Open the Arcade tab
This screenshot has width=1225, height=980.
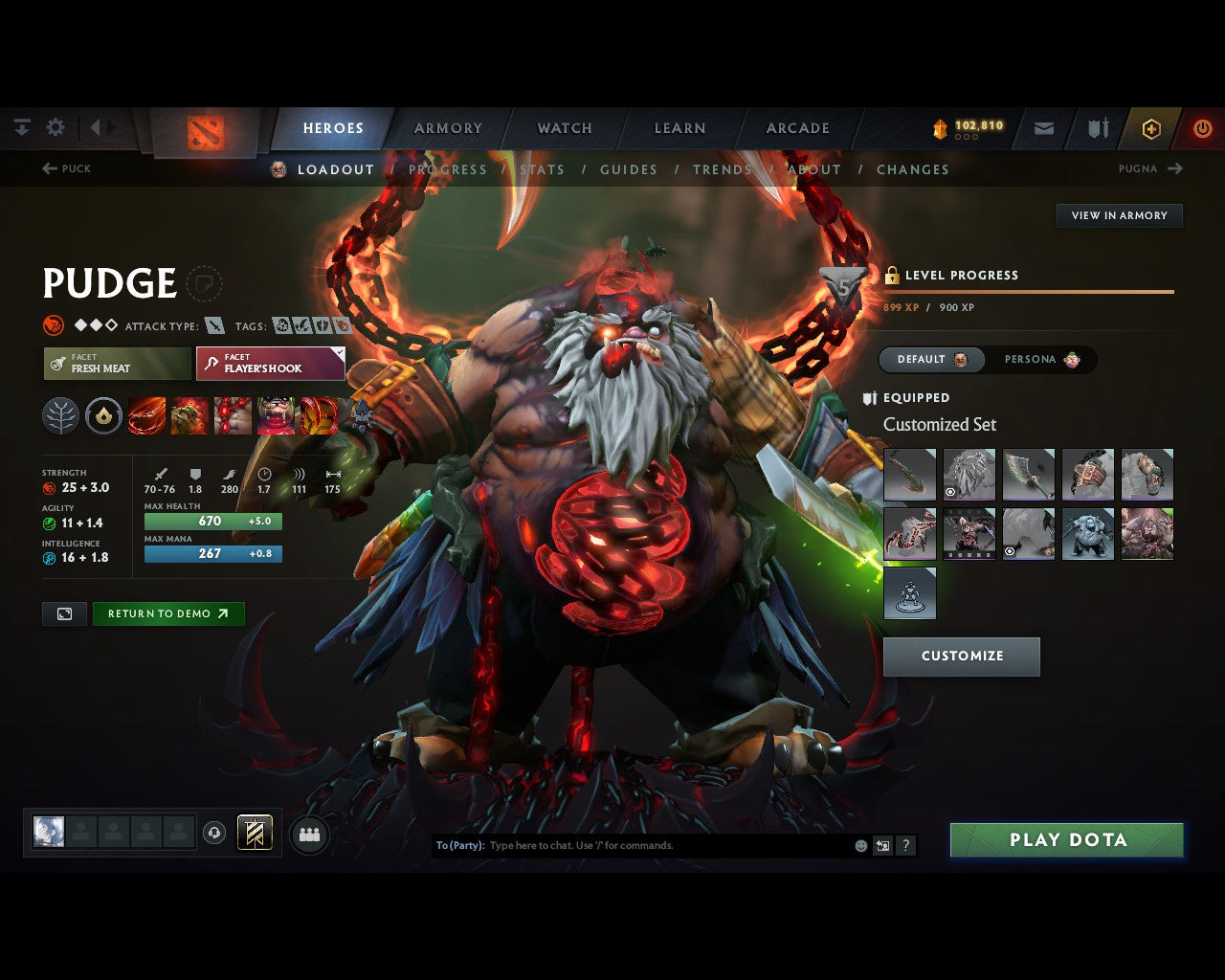[797, 128]
